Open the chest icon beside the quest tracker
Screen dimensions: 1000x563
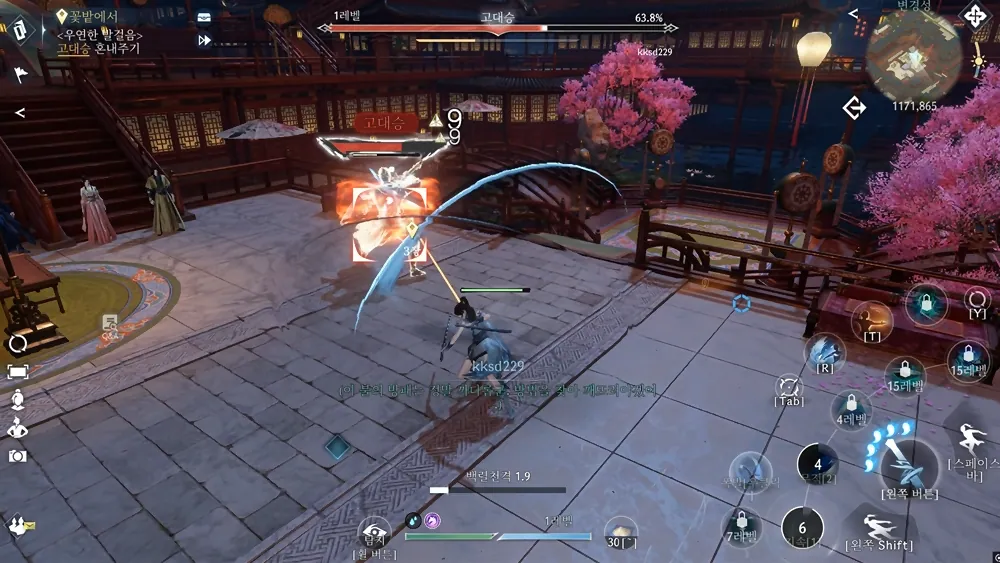[204, 17]
